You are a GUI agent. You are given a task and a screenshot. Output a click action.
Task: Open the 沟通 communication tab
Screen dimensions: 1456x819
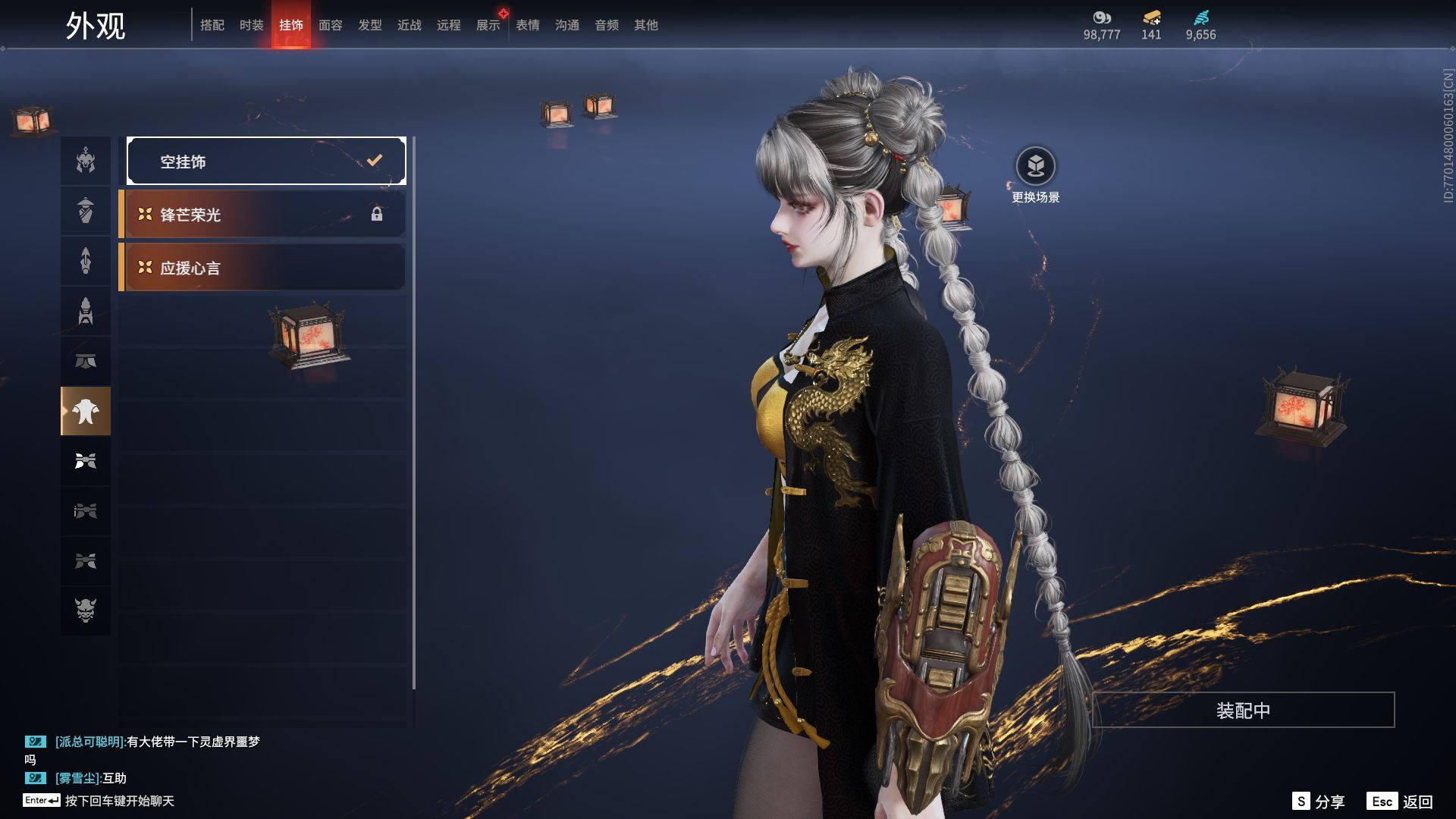click(x=567, y=25)
